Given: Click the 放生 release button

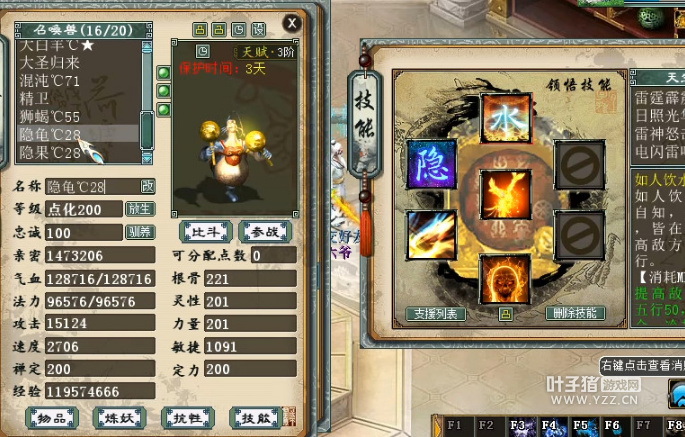Looking at the screenshot, I should (x=139, y=209).
